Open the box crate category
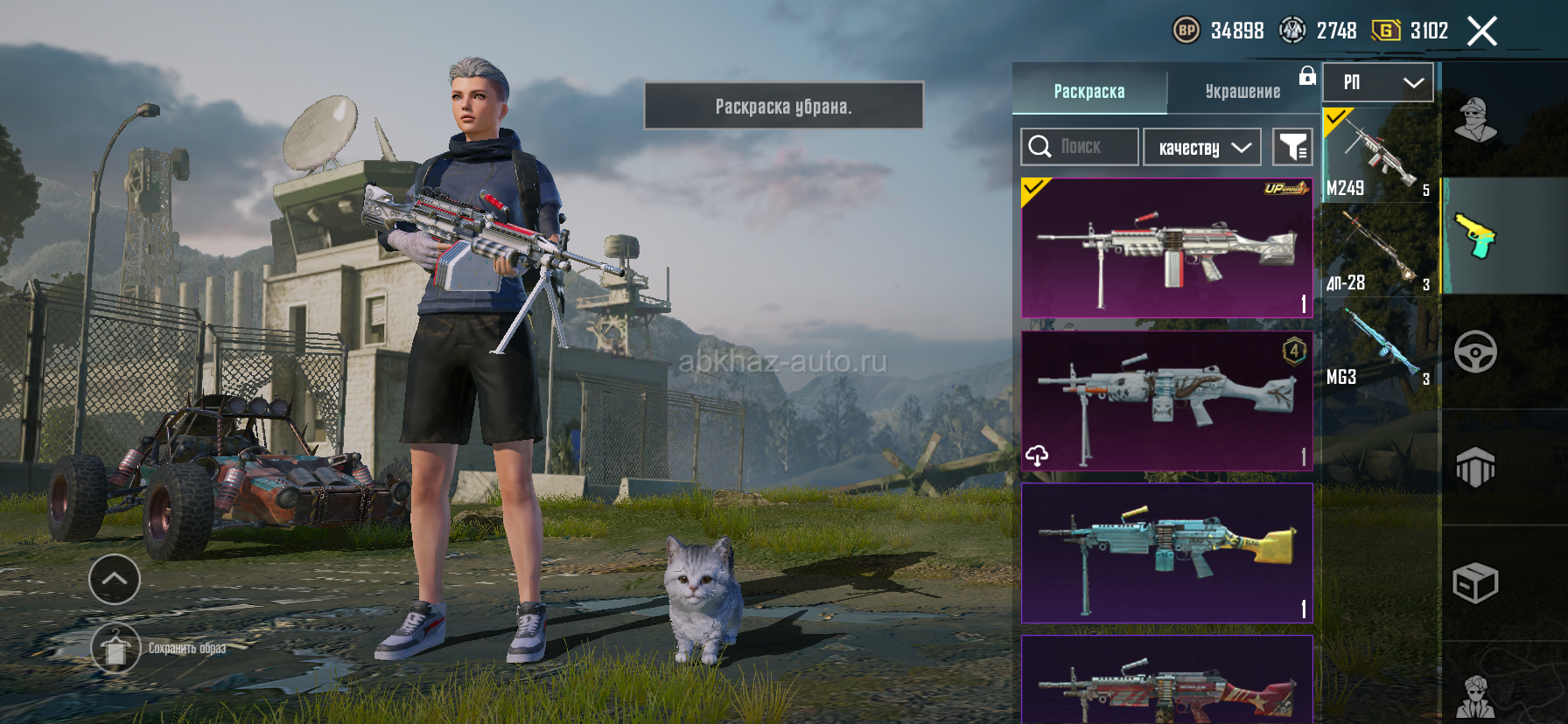The width and height of the screenshot is (1568, 724). coord(1475,583)
